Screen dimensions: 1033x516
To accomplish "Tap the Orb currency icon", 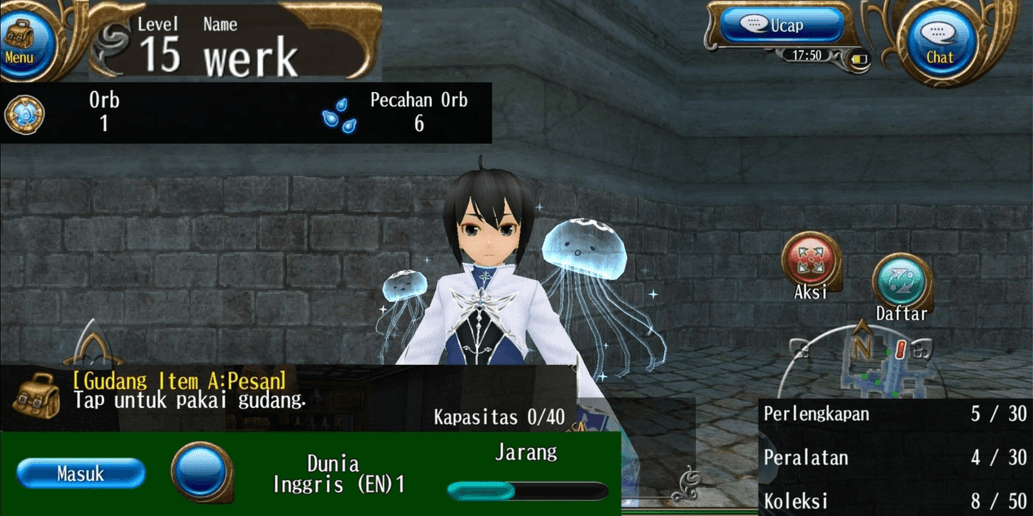I will point(24,115).
